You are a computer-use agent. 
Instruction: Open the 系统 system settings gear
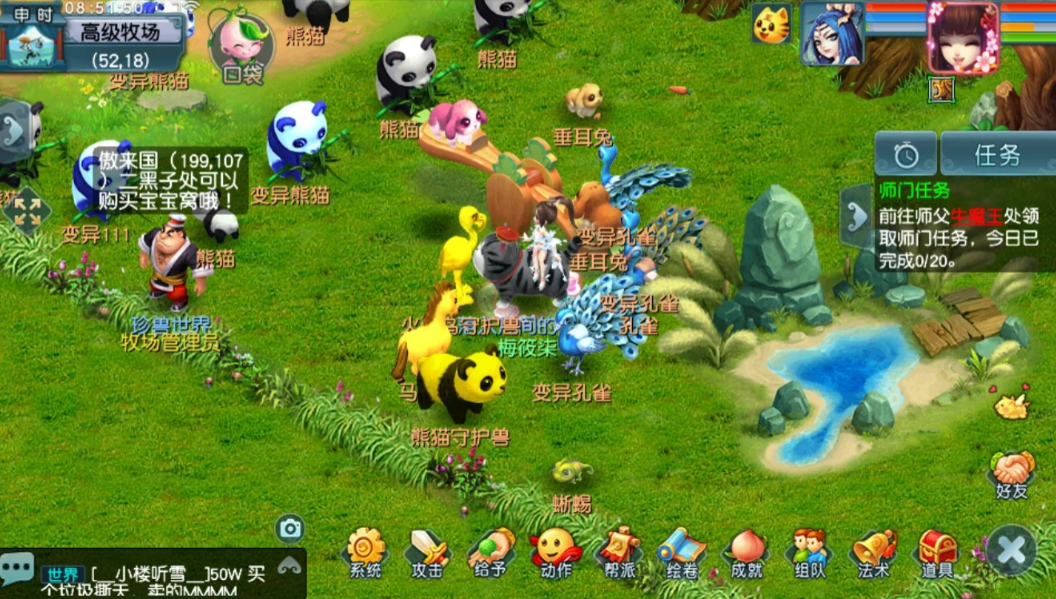tap(365, 549)
